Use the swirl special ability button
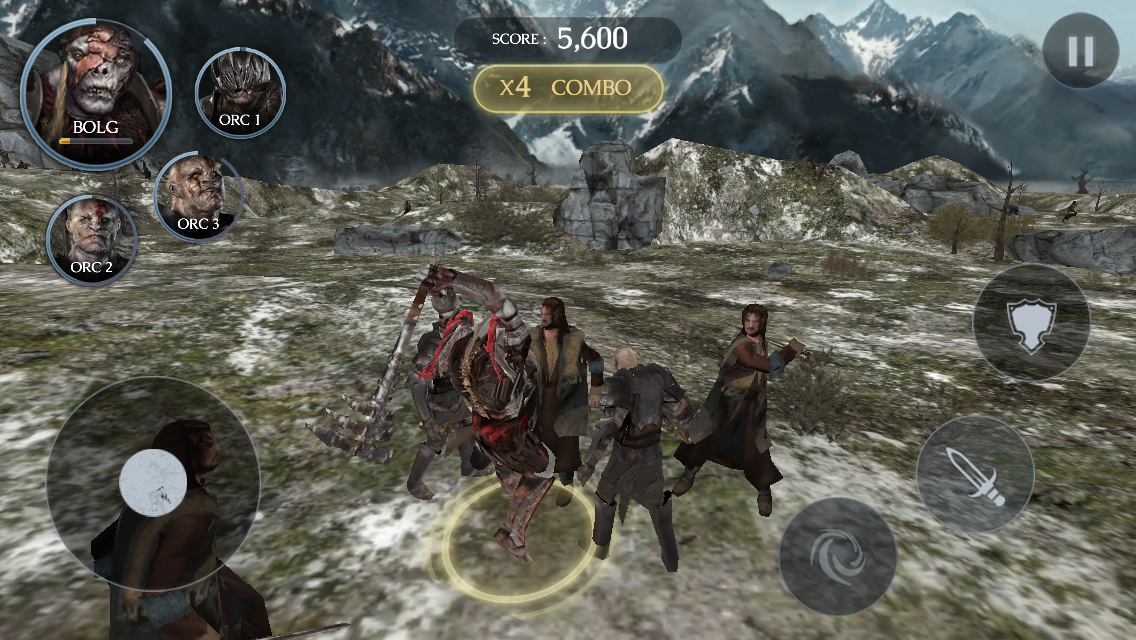 [837, 556]
